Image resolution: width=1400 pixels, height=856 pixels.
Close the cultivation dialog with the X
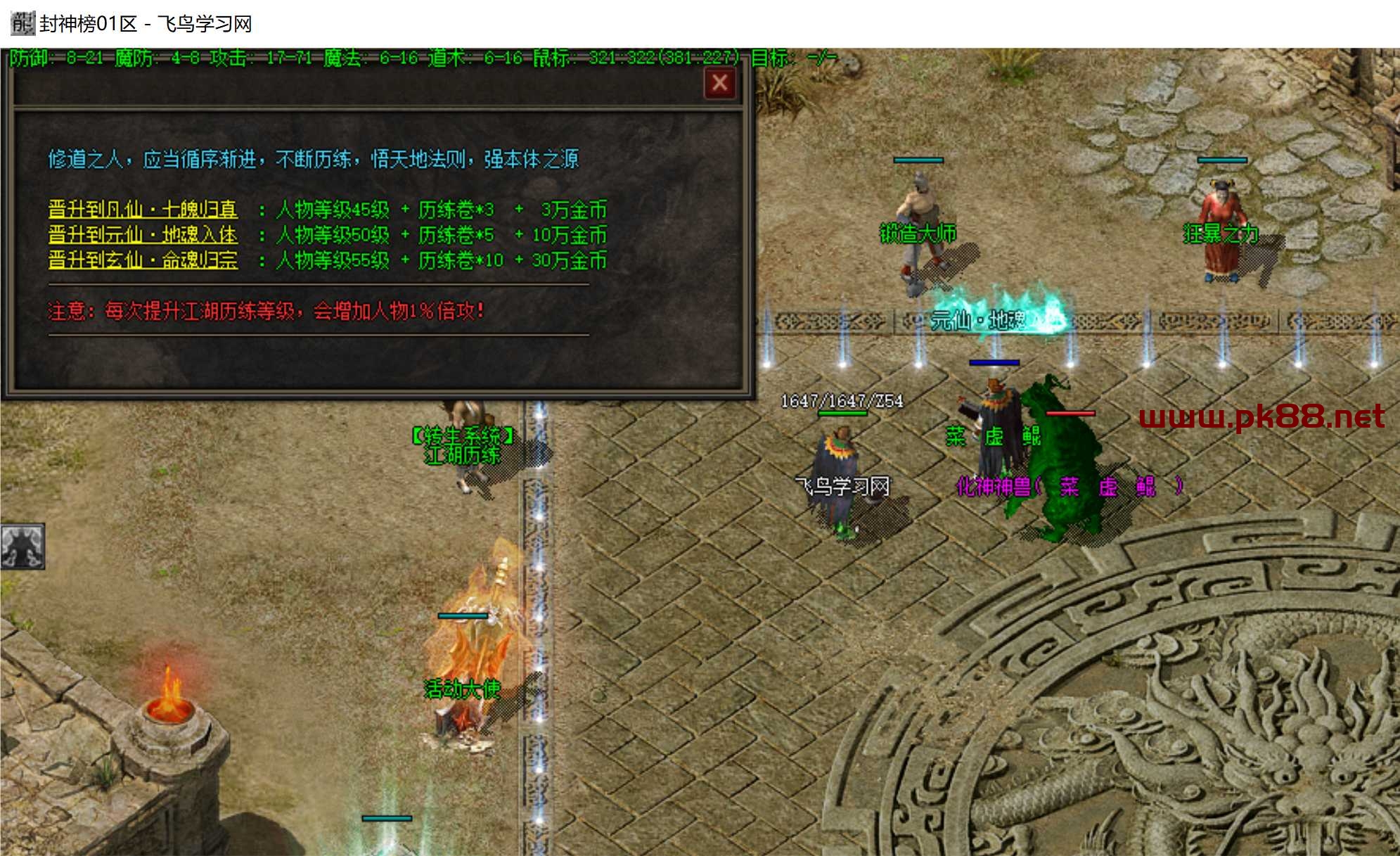719,84
